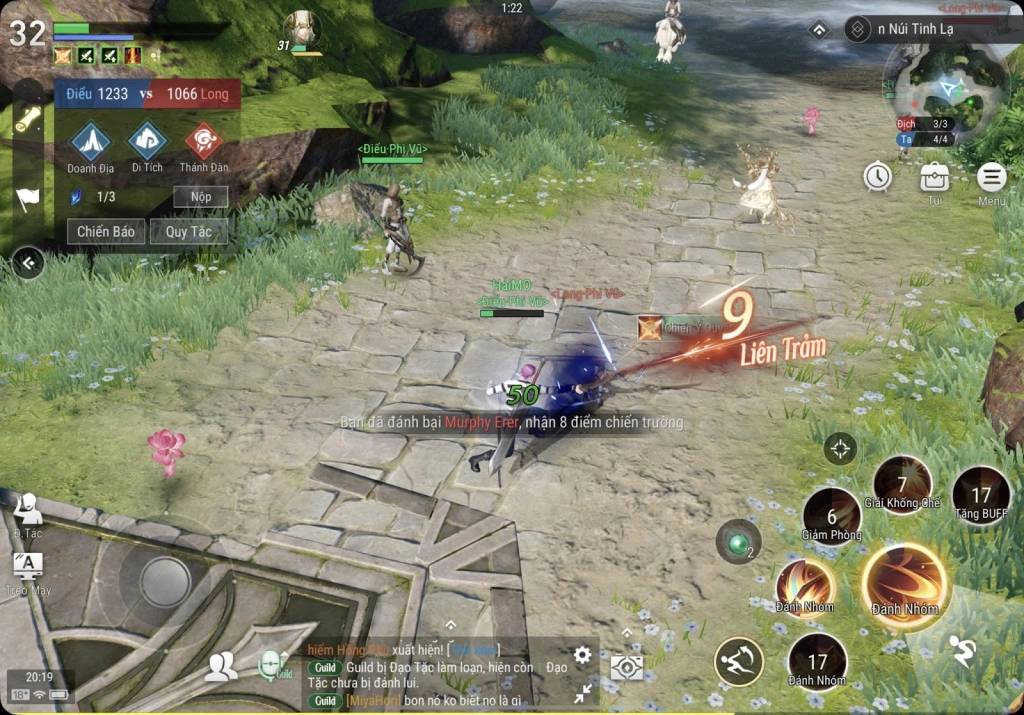
Task: Collapse the battlefield panel with the arrow button
Action: pyautogui.click(x=28, y=263)
